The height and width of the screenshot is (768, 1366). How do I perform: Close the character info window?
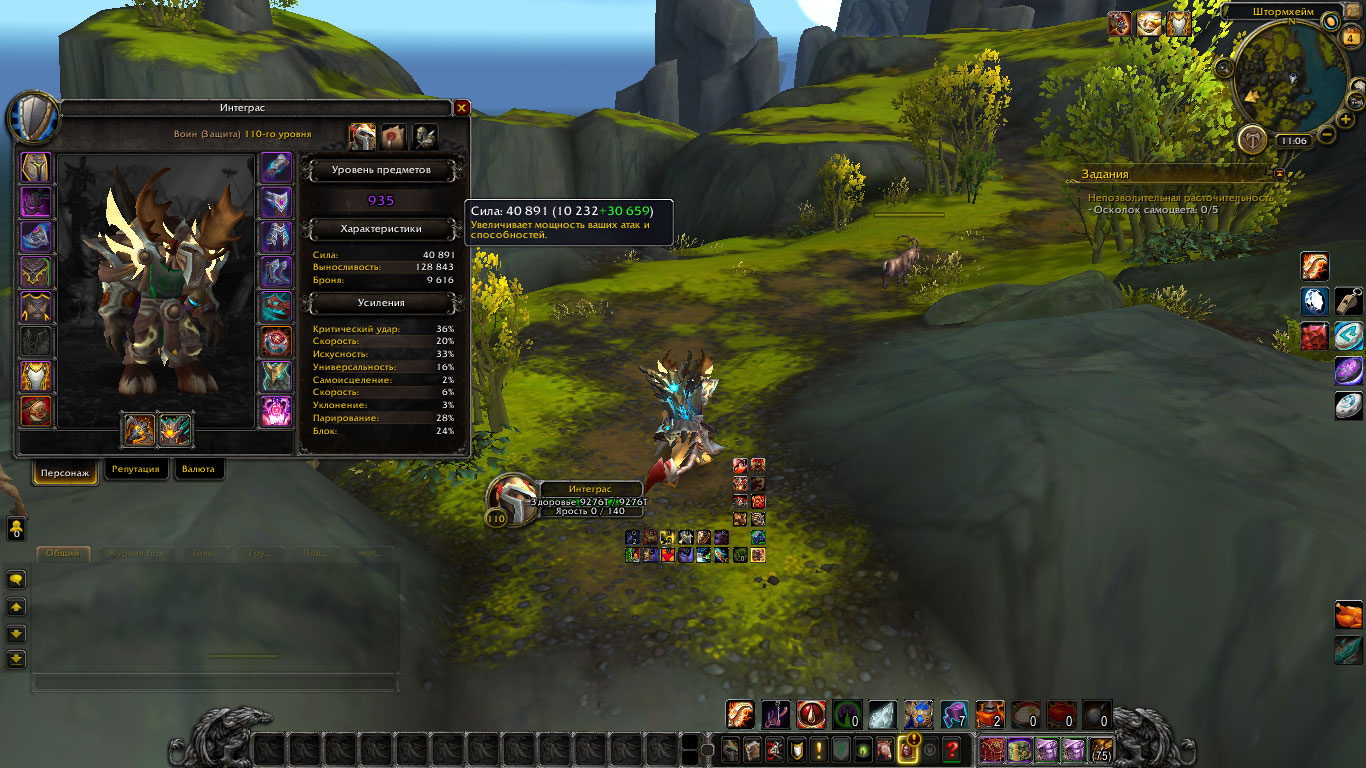tap(461, 108)
